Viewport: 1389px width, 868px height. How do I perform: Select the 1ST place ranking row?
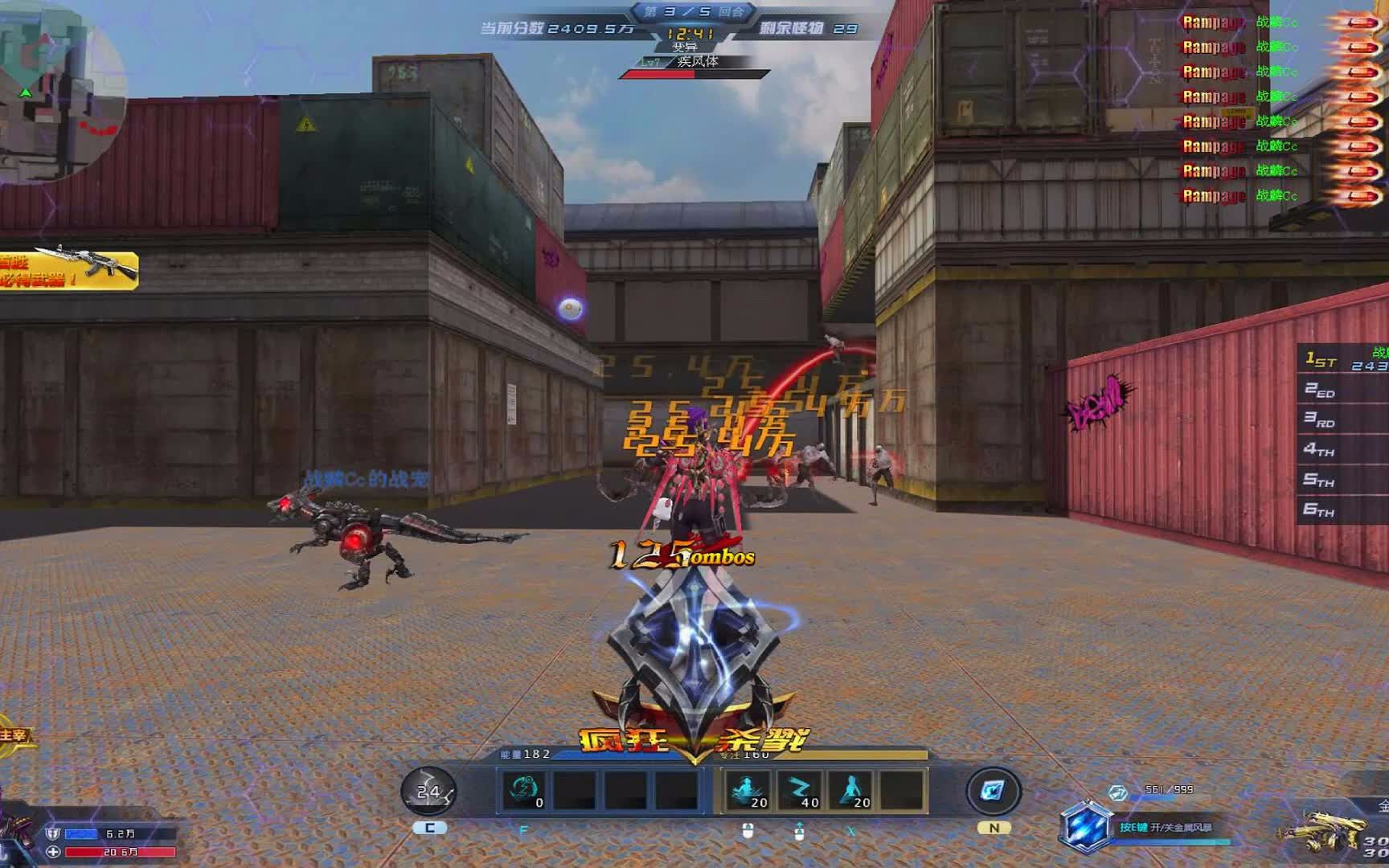pos(1344,360)
